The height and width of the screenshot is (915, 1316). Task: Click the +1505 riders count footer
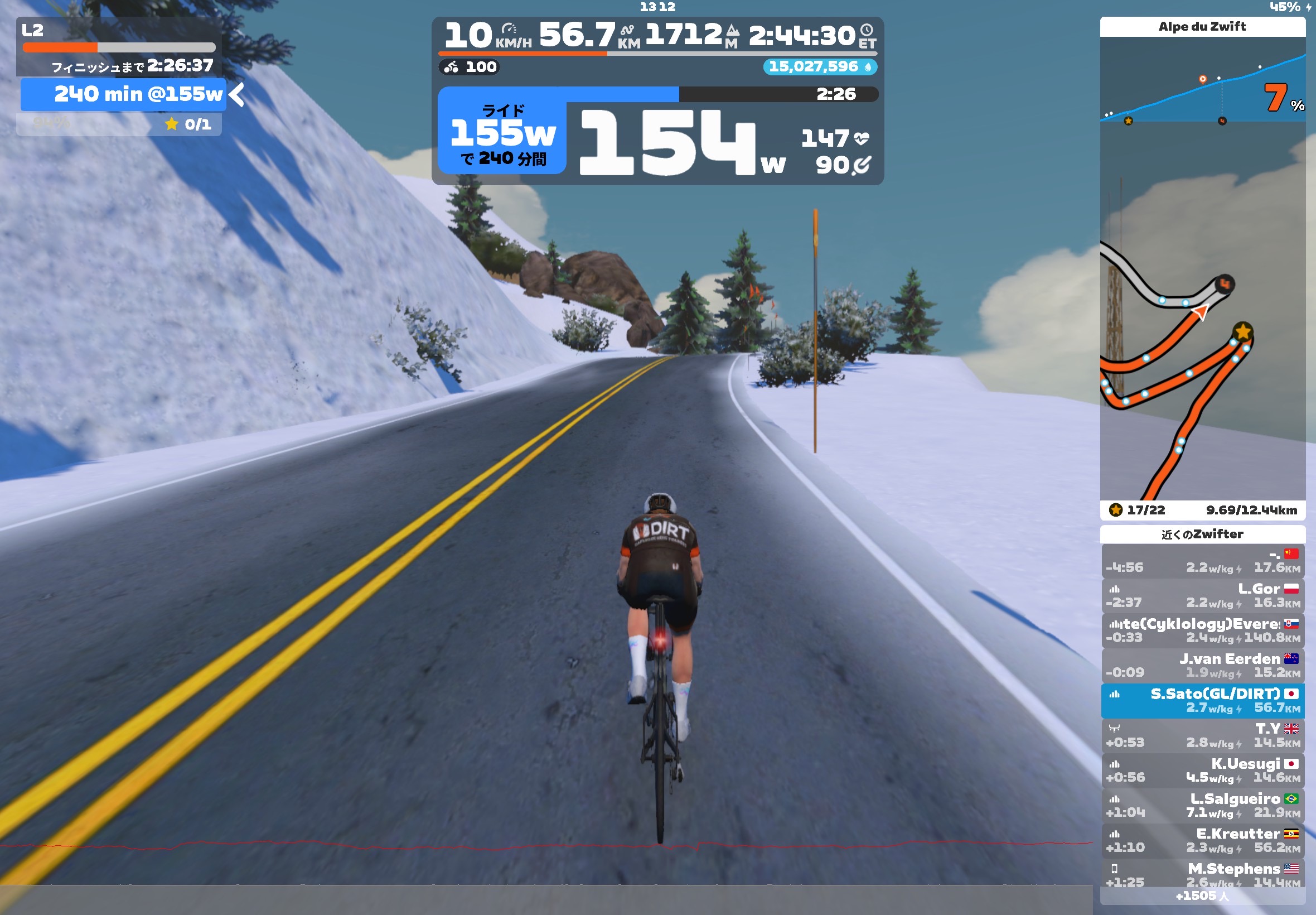(1202, 895)
